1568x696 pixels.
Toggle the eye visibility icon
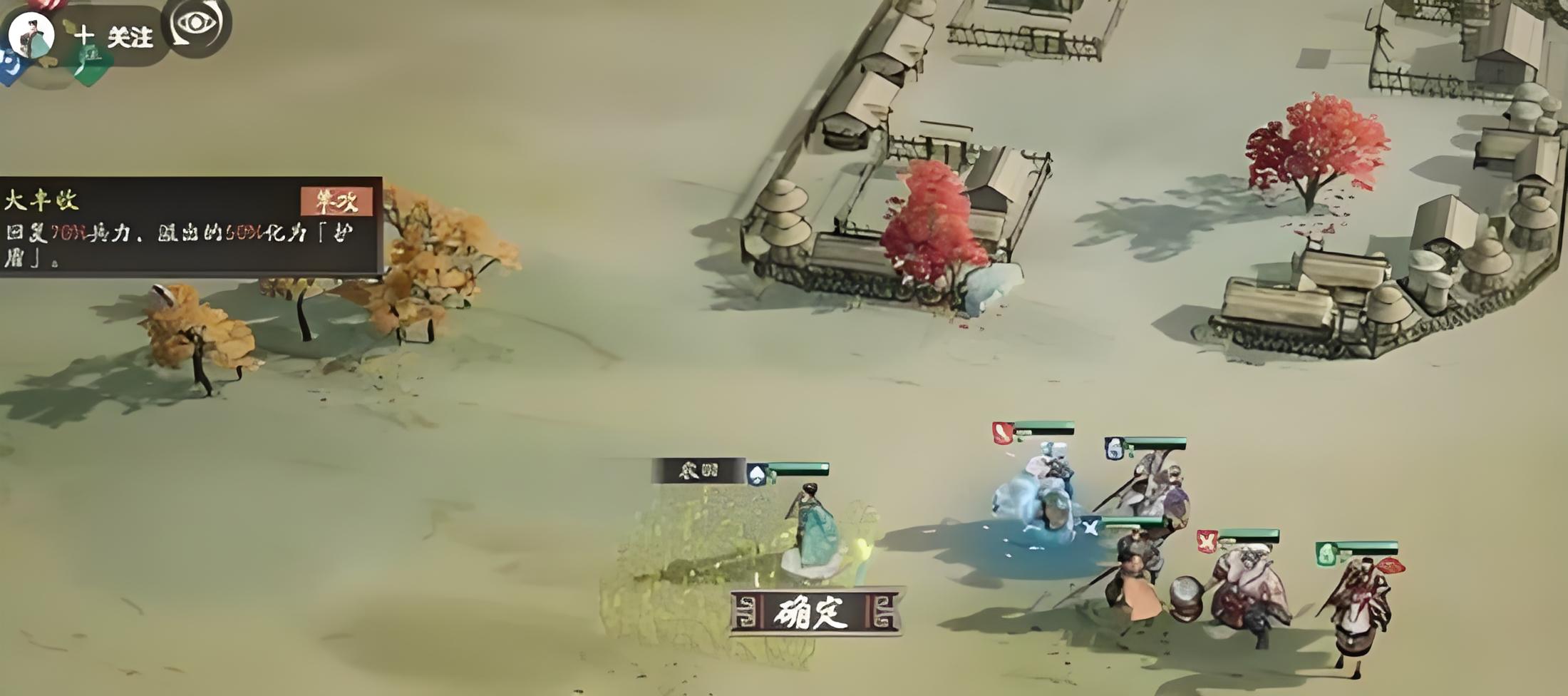click(x=196, y=24)
